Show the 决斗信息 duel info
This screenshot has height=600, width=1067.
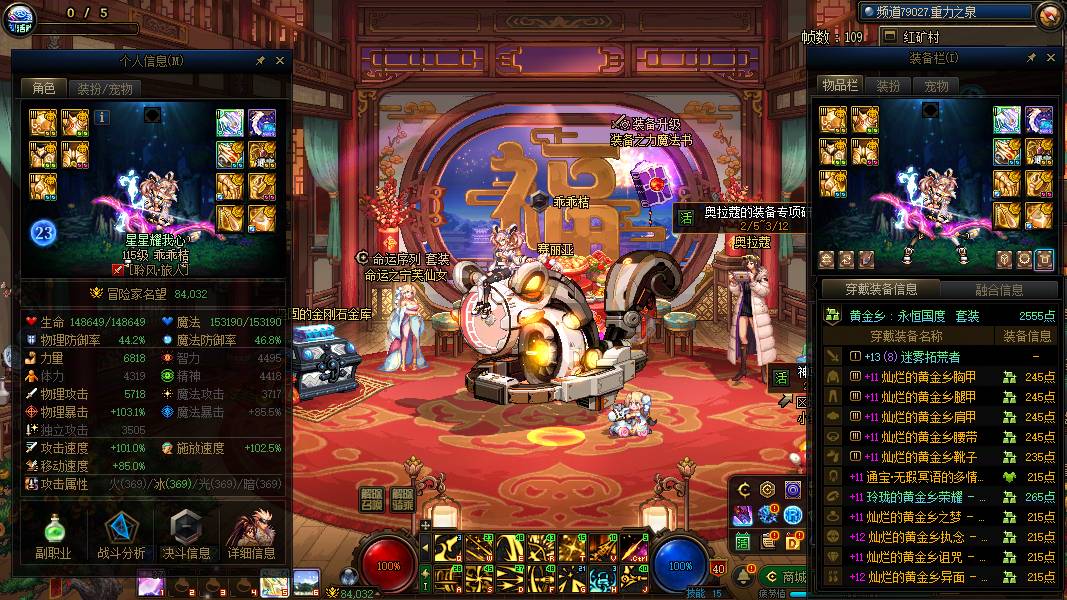(x=186, y=535)
